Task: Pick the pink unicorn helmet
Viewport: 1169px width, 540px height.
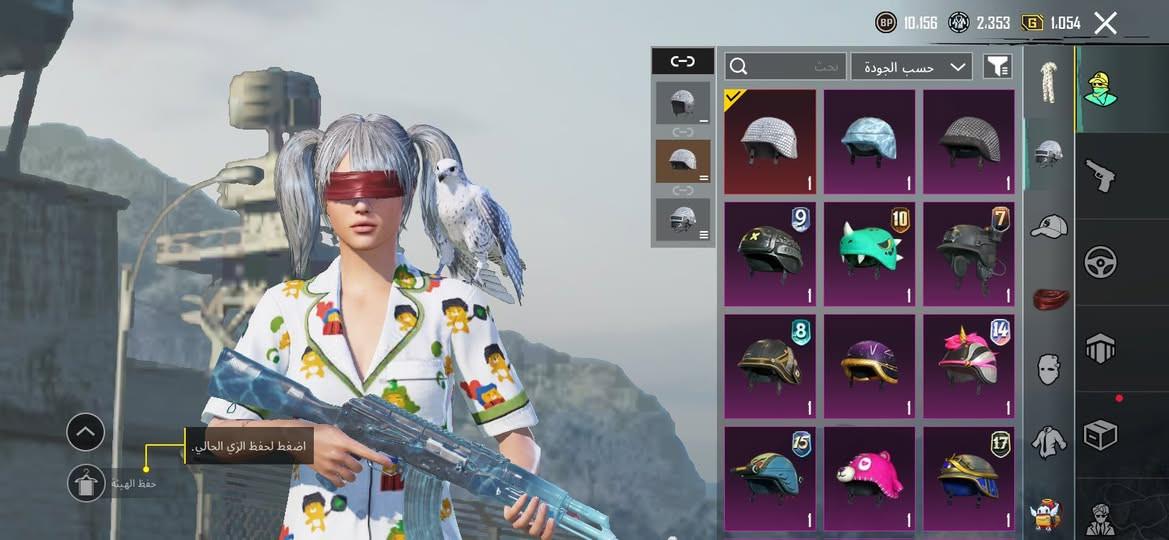Action: (968, 366)
